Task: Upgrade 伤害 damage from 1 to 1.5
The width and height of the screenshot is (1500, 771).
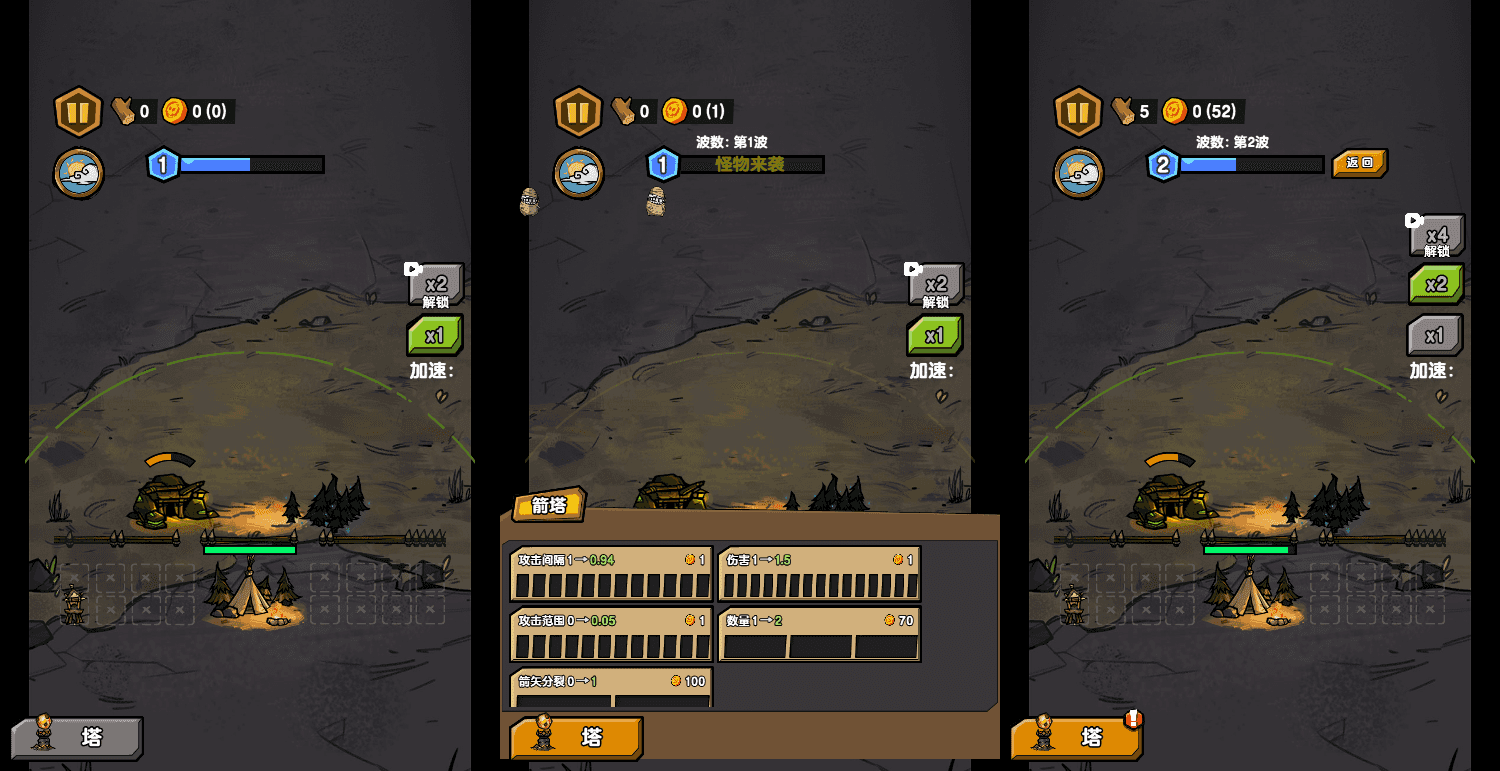Action: click(819, 574)
